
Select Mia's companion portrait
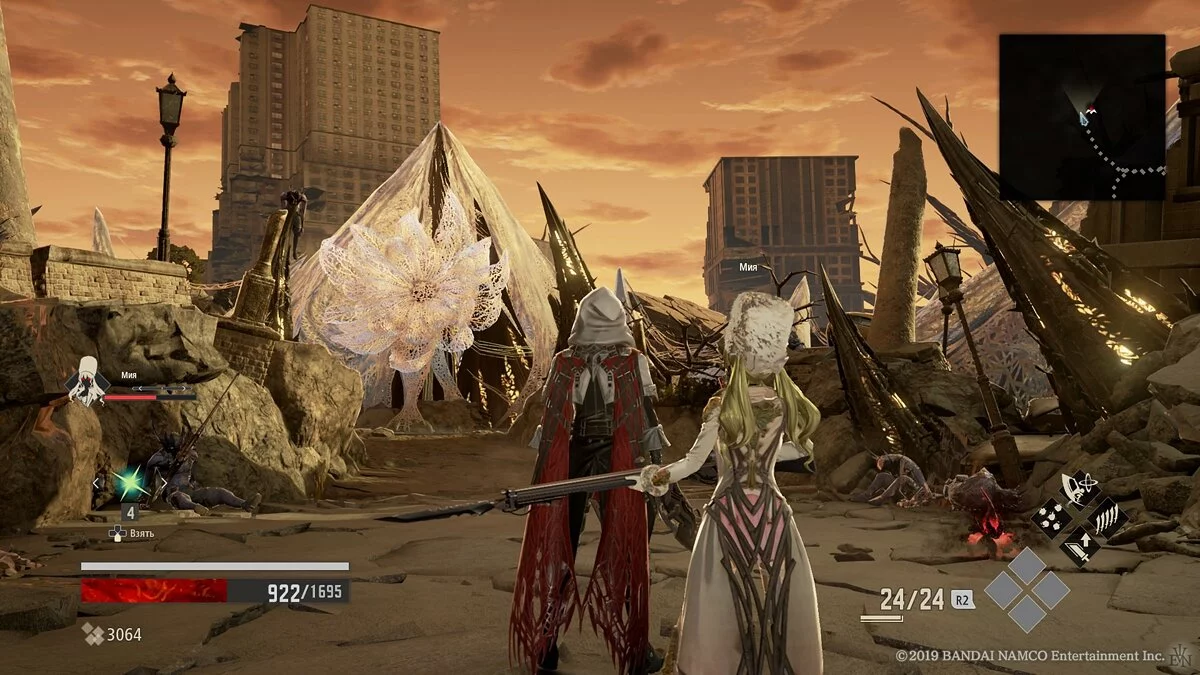(x=87, y=381)
